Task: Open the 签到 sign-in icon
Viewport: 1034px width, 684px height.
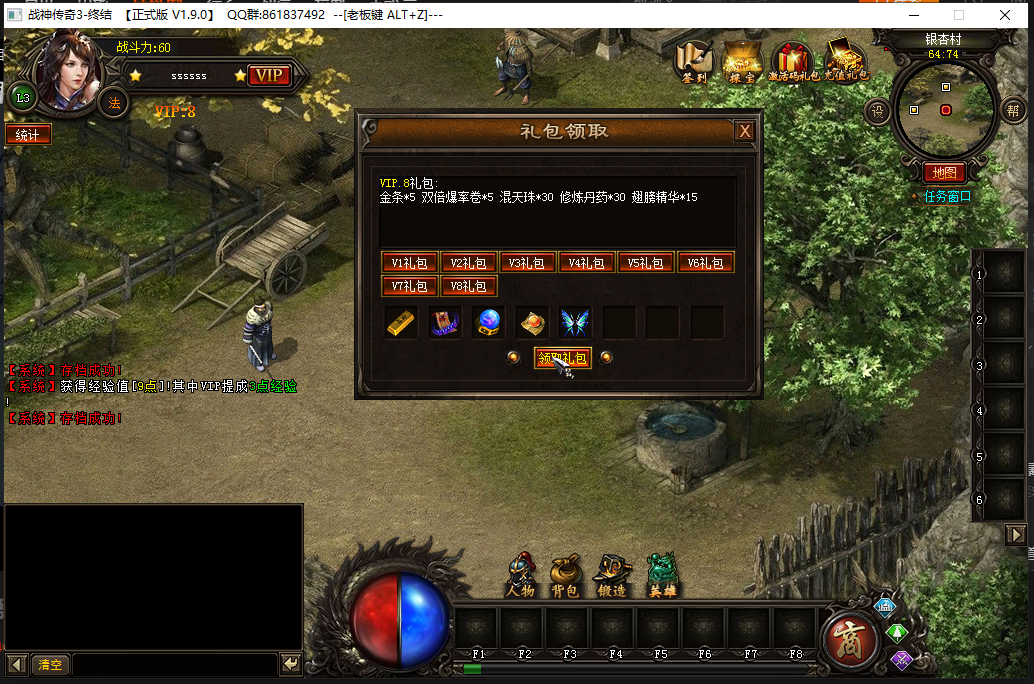Action: [694, 60]
